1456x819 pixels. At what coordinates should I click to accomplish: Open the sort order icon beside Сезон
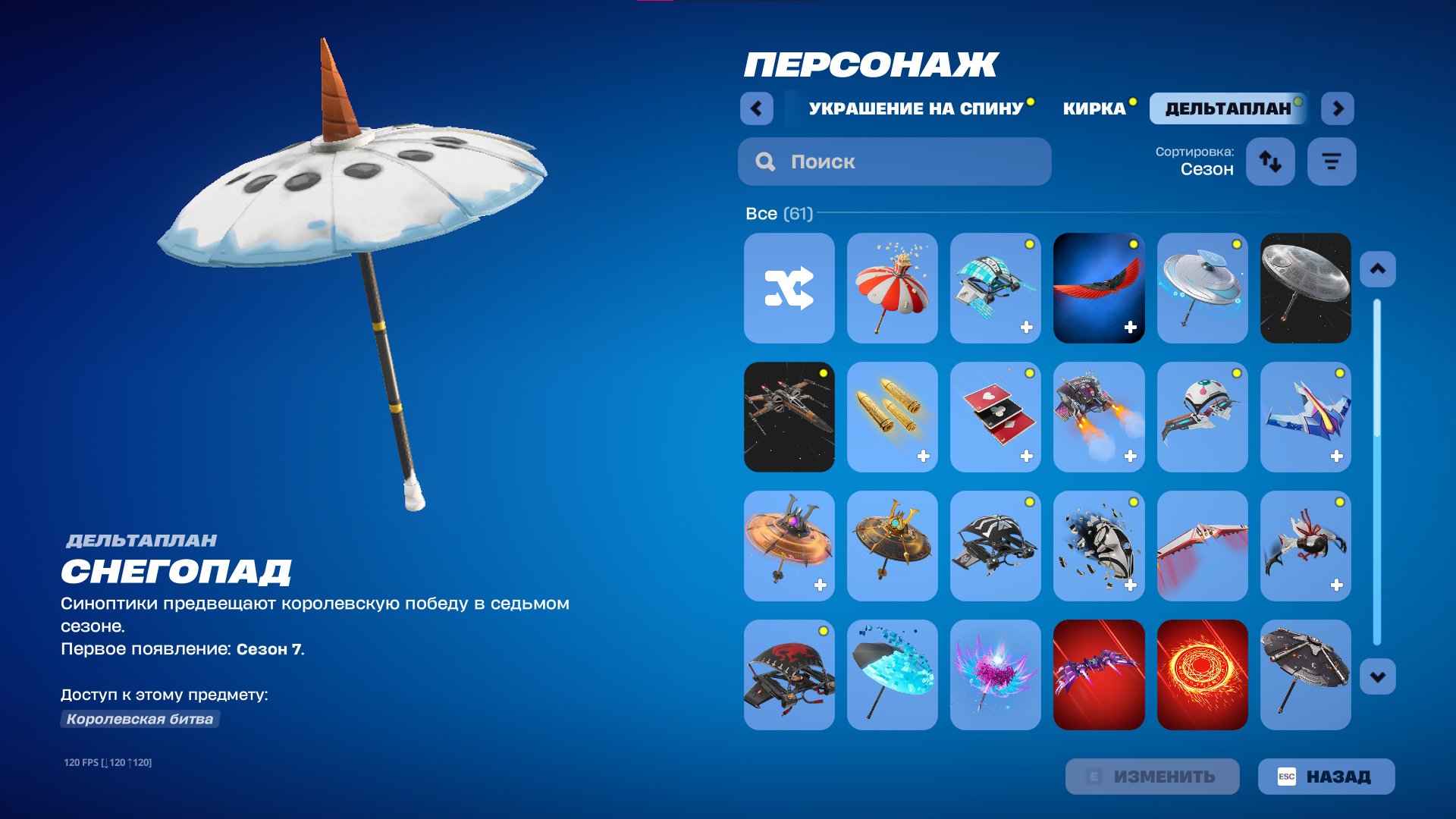click(x=1271, y=161)
